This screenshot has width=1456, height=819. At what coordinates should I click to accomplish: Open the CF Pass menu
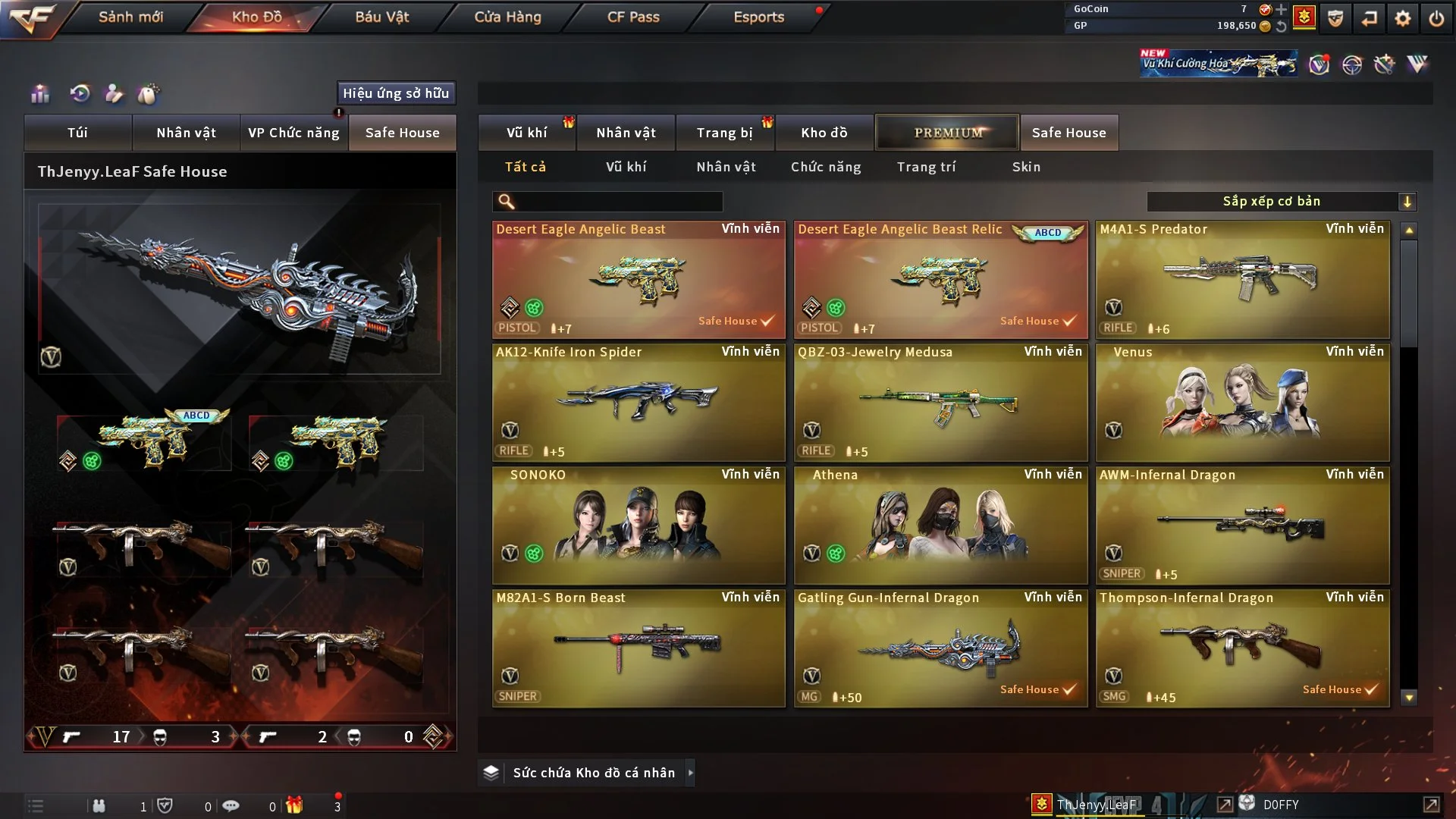[x=633, y=17]
